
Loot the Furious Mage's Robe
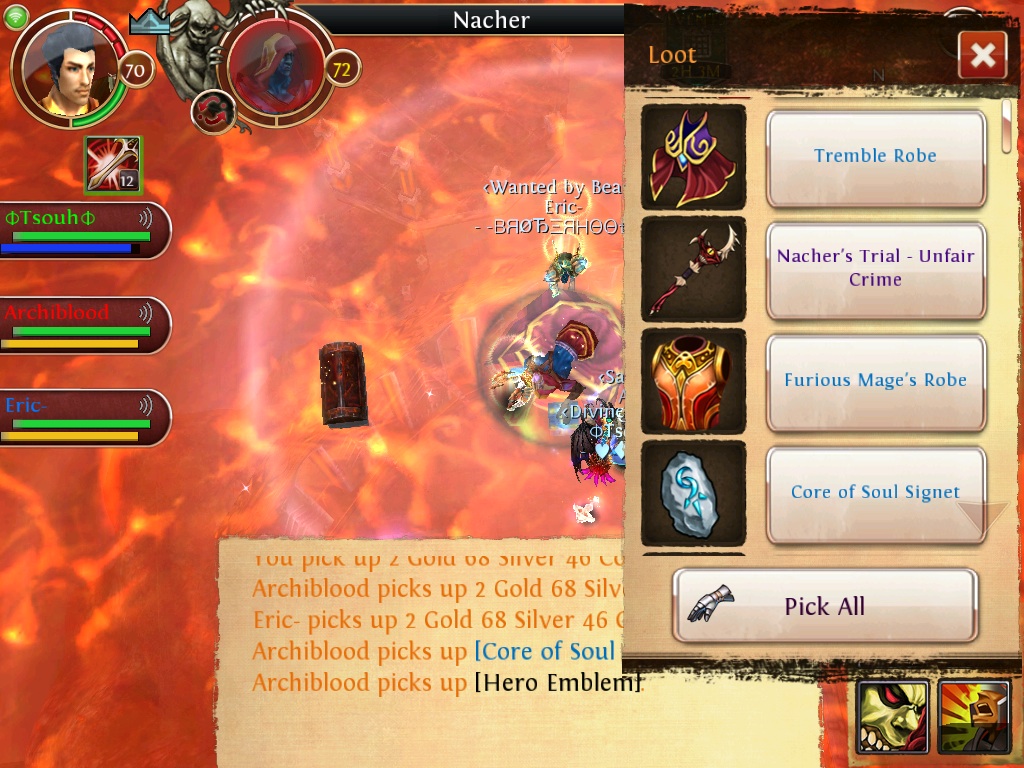(875, 380)
